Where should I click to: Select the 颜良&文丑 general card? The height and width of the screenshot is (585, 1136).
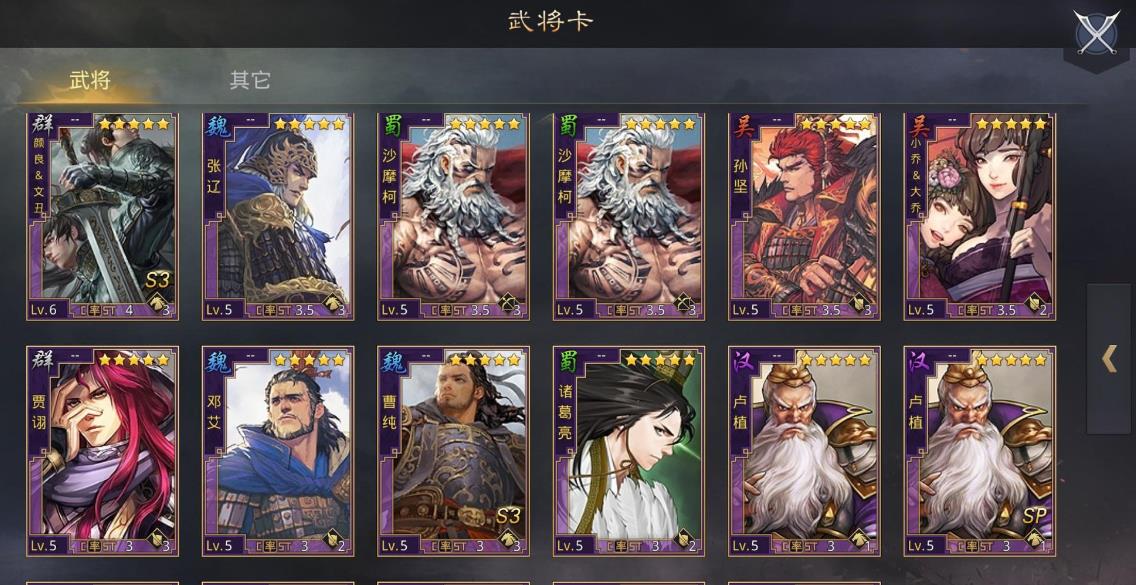point(102,216)
